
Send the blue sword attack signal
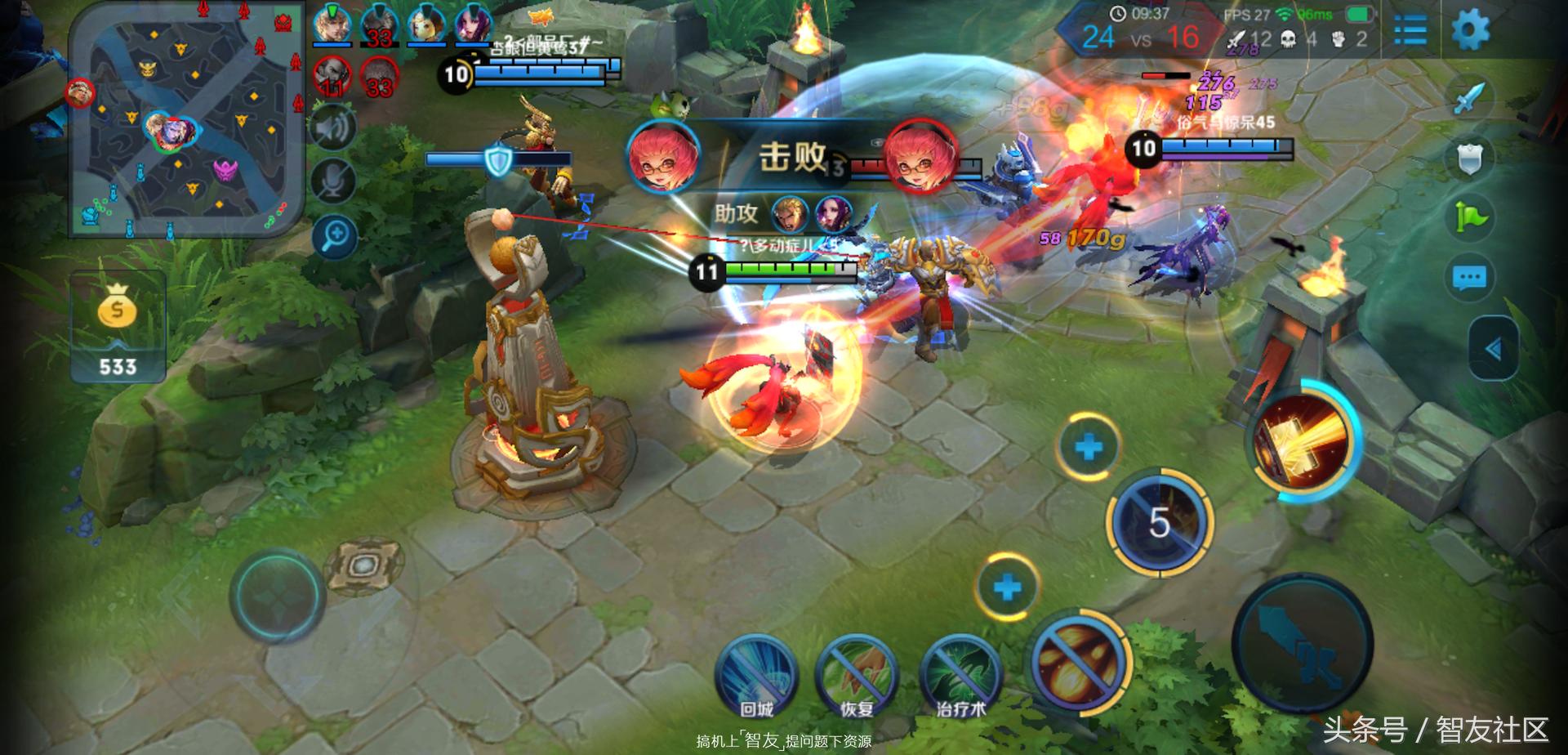[x=1472, y=97]
